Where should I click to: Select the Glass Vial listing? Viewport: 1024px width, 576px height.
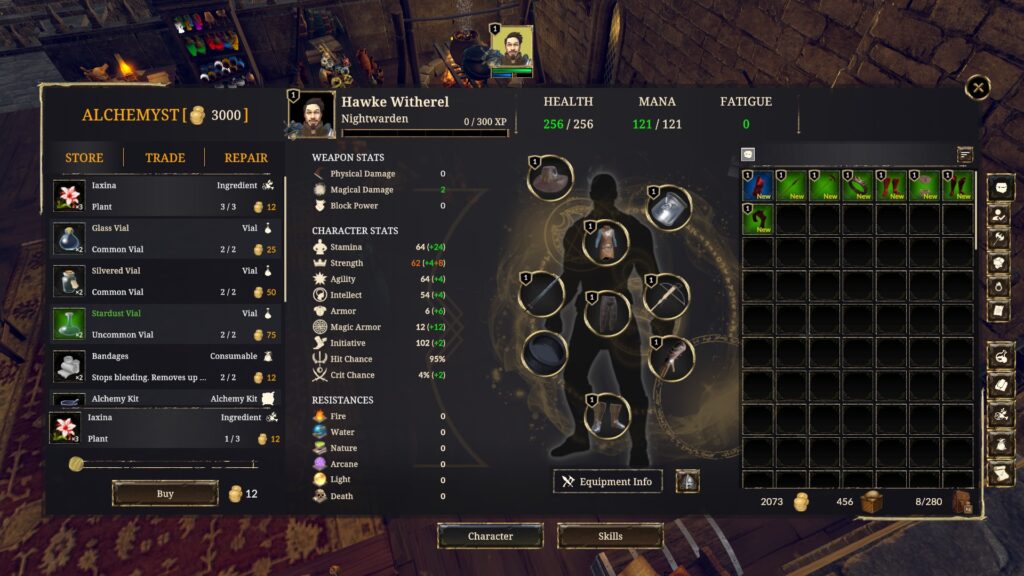coord(166,236)
